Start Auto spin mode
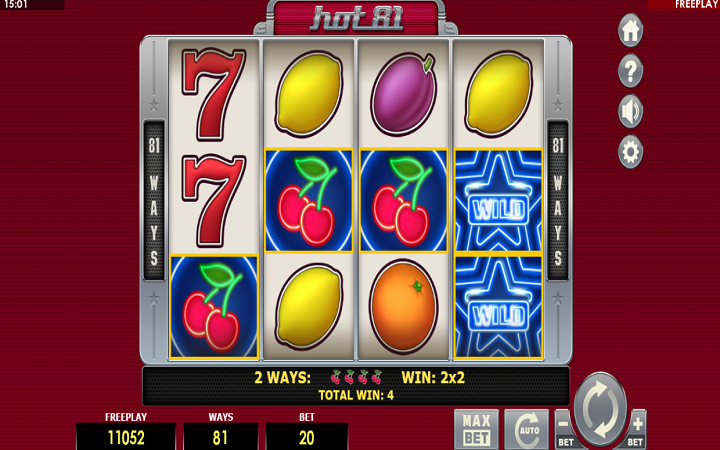The image size is (720, 450). click(525, 429)
